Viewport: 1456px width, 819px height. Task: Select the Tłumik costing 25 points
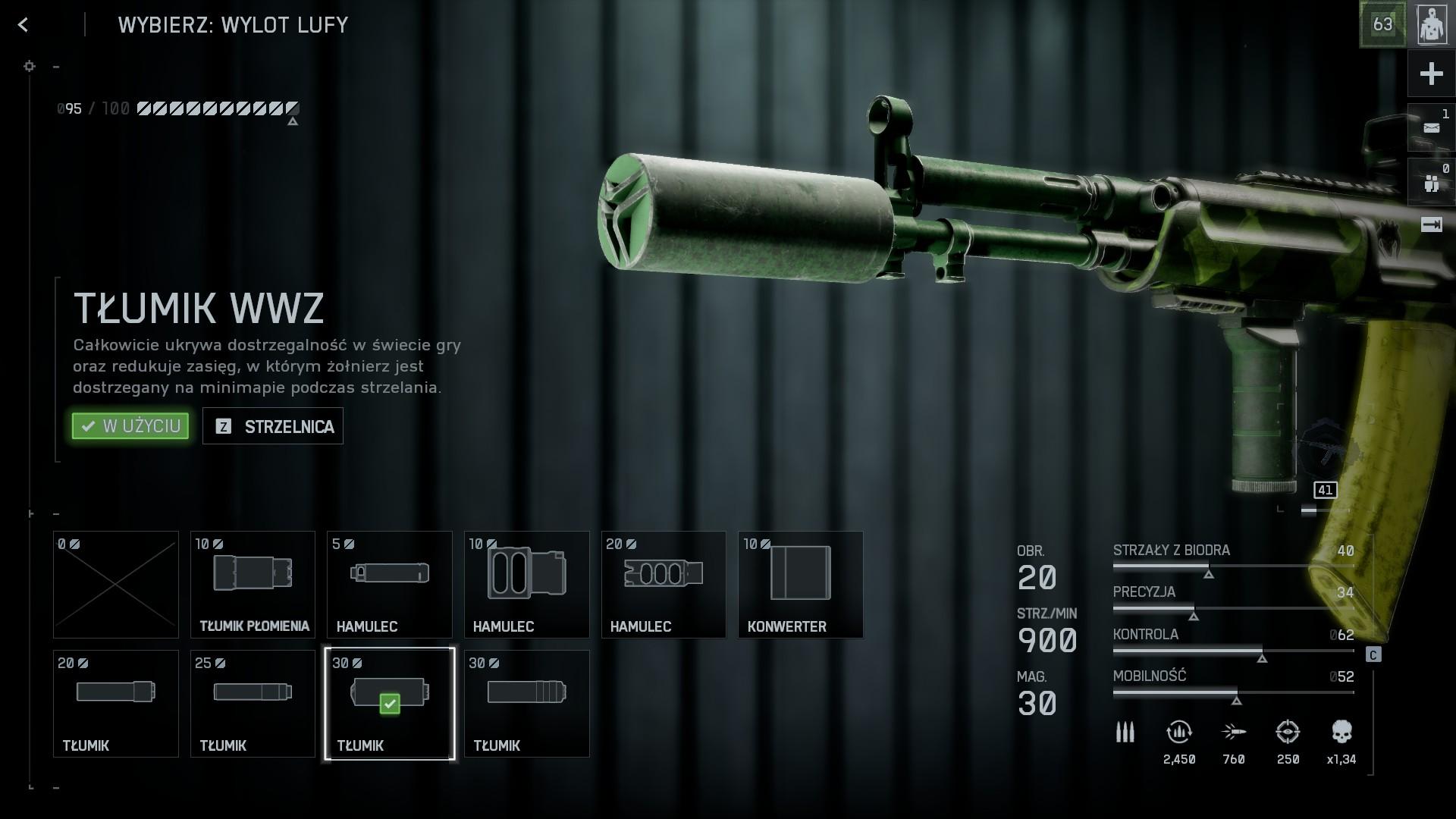pyautogui.click(x=253, y=704)
